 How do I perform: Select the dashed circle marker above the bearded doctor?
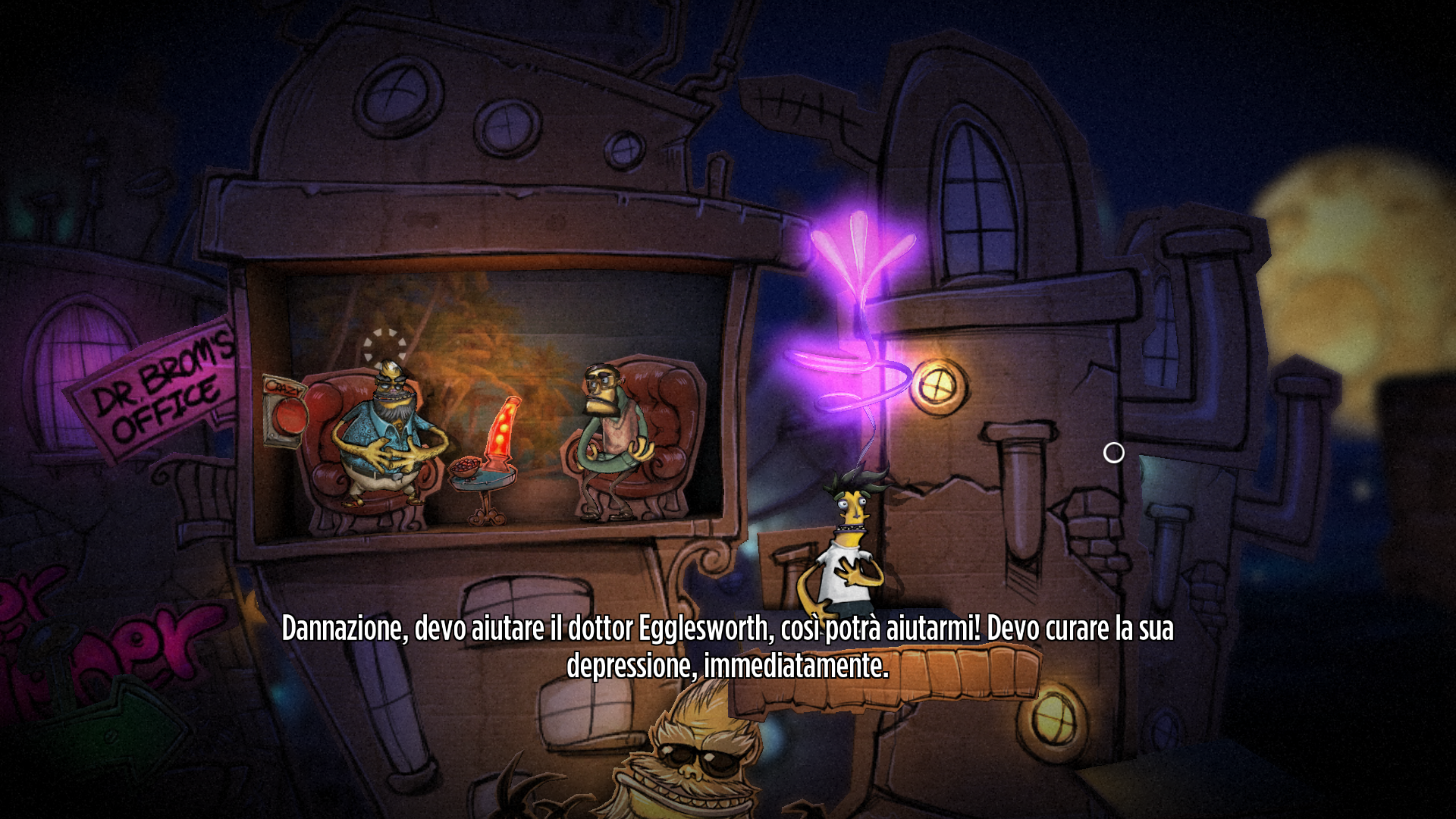(x=384, y=346)
